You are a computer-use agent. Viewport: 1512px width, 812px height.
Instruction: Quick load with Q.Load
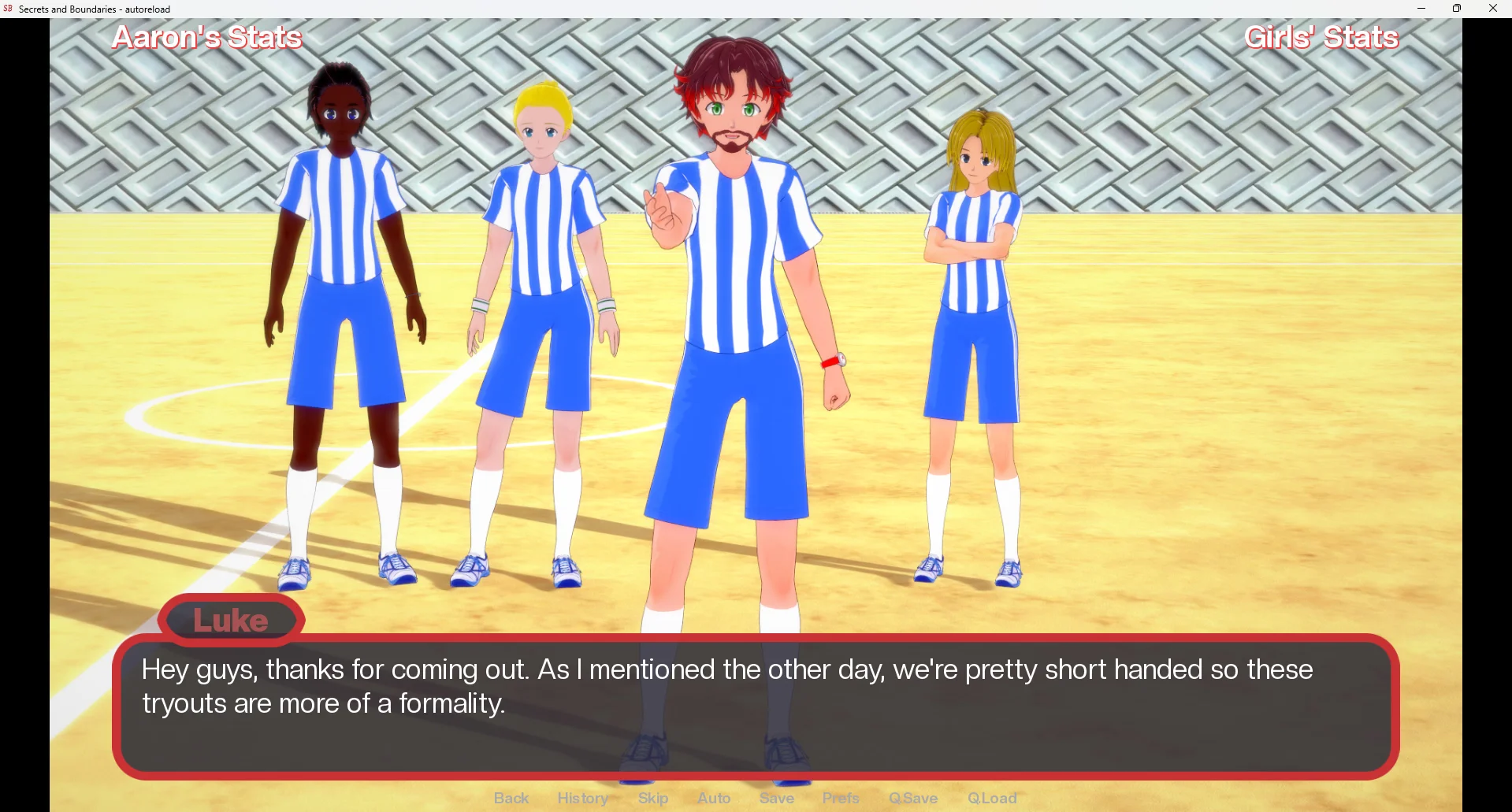click(x=992, y=798)
